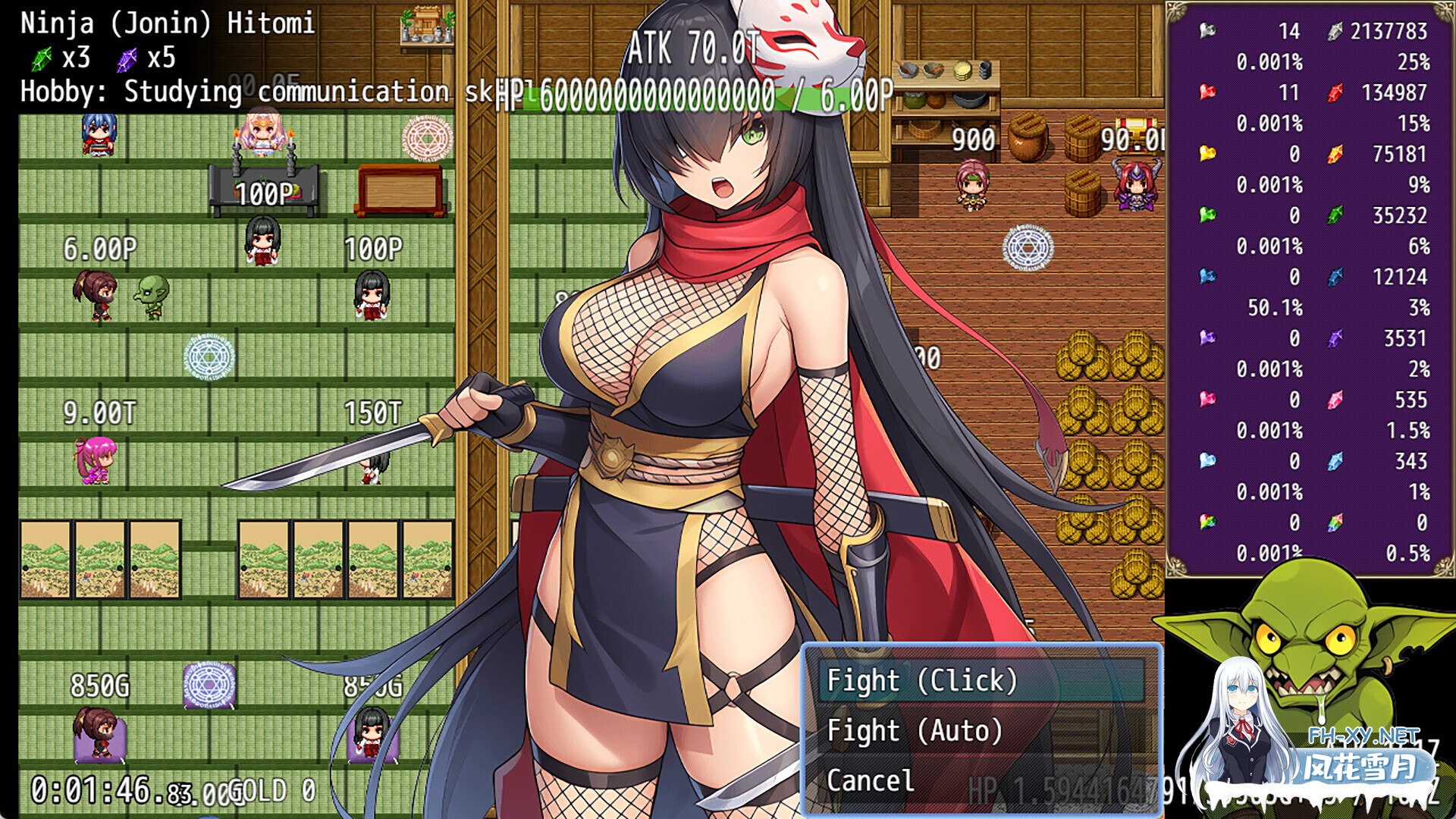Select Cancel in the battle menu
Viewport: 1456px width, 819px height.
[871, 780]
